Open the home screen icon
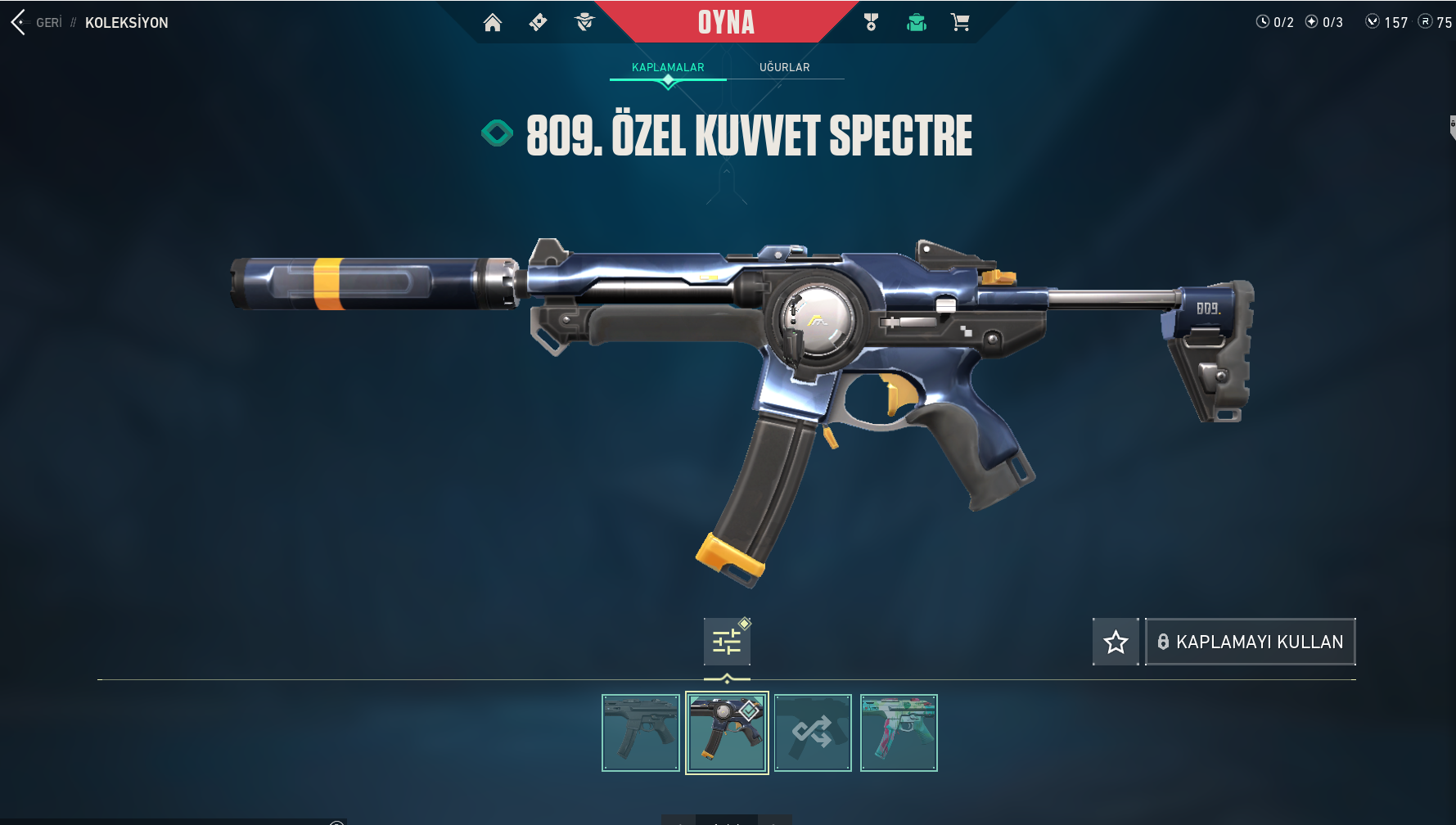The image size is (1456, 825). (x=492, y=22)
